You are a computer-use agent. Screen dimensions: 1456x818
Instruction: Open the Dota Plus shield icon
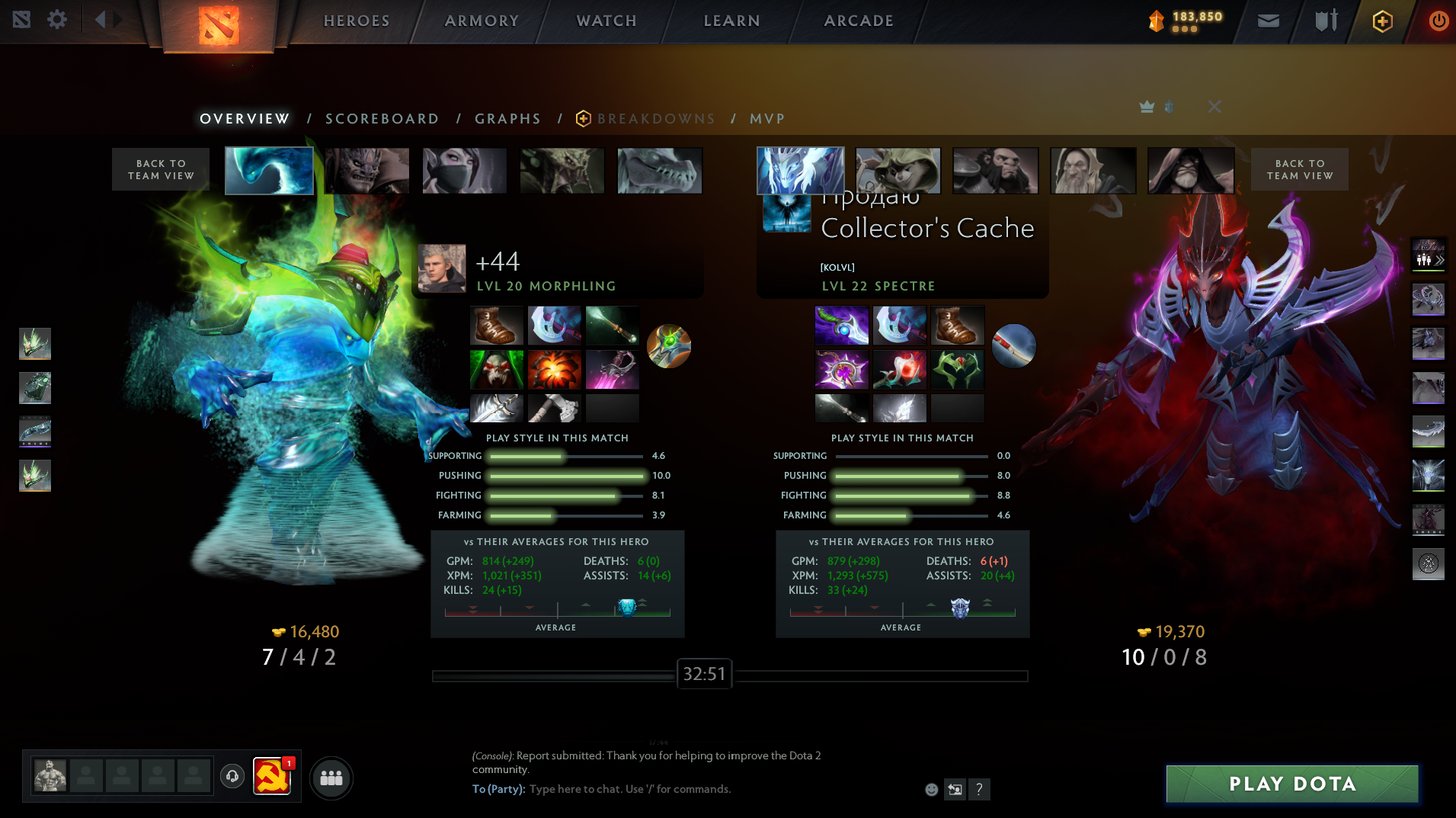(x=1382, y=21)
